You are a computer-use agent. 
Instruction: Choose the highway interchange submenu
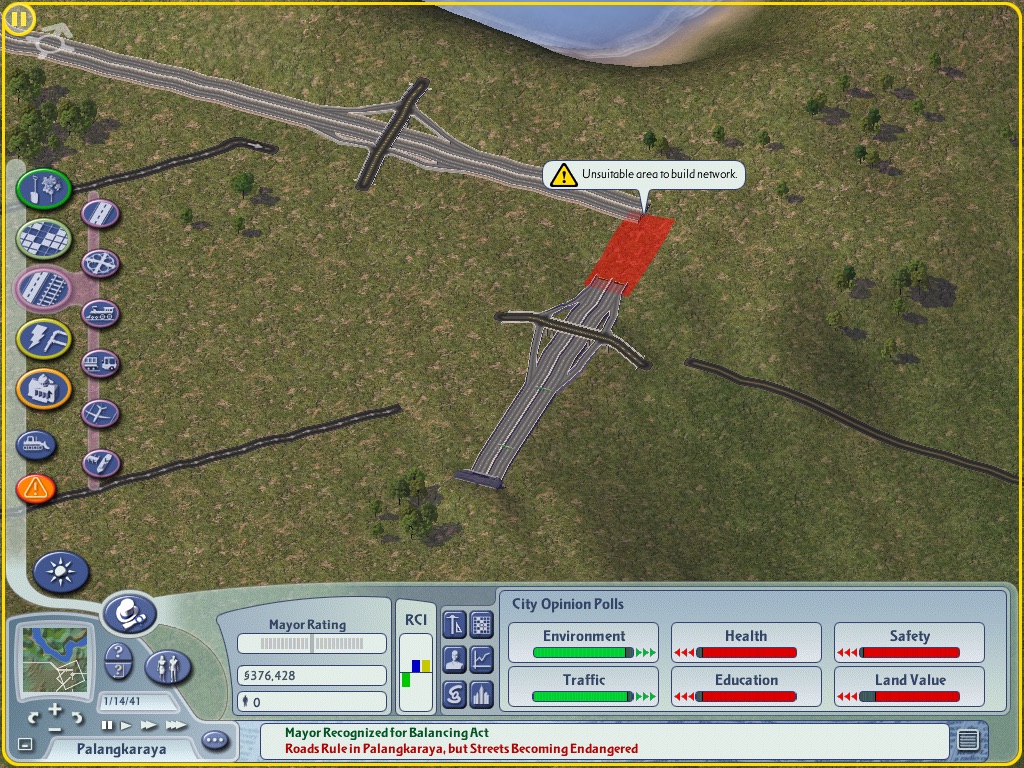tap(101, 263)
